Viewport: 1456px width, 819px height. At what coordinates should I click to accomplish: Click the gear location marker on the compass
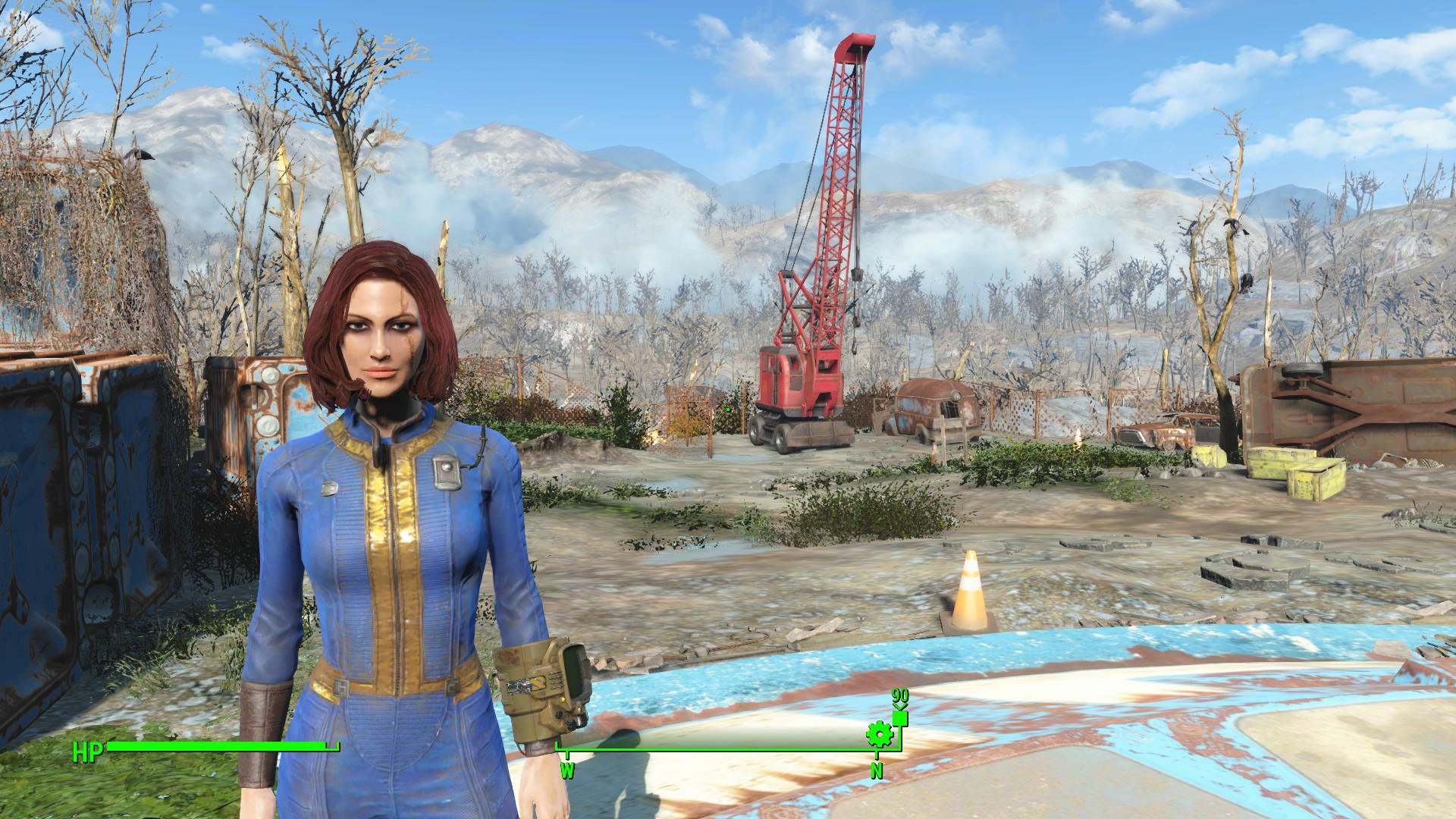click(x=878, y=734)
